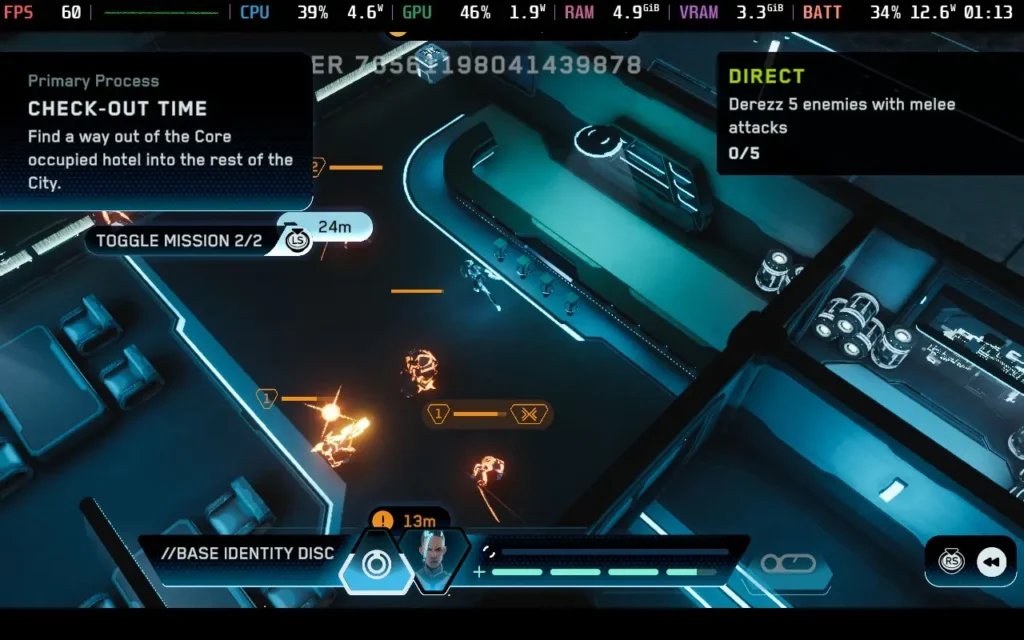Activate the rewind double-arrow button
1024x640 pixels.
(990, 563)
